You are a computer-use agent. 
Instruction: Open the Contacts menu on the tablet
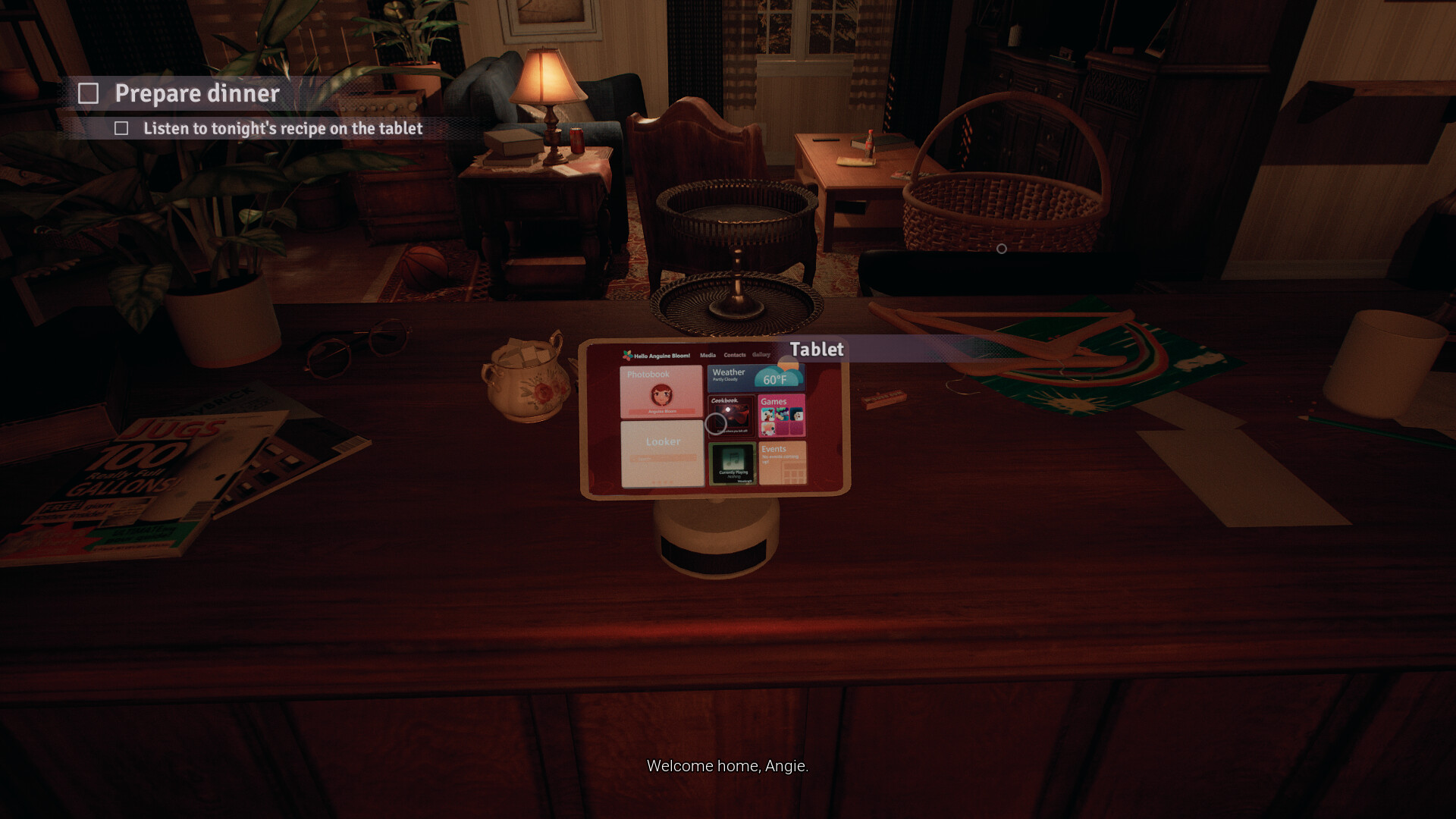(x=735, y=355)
